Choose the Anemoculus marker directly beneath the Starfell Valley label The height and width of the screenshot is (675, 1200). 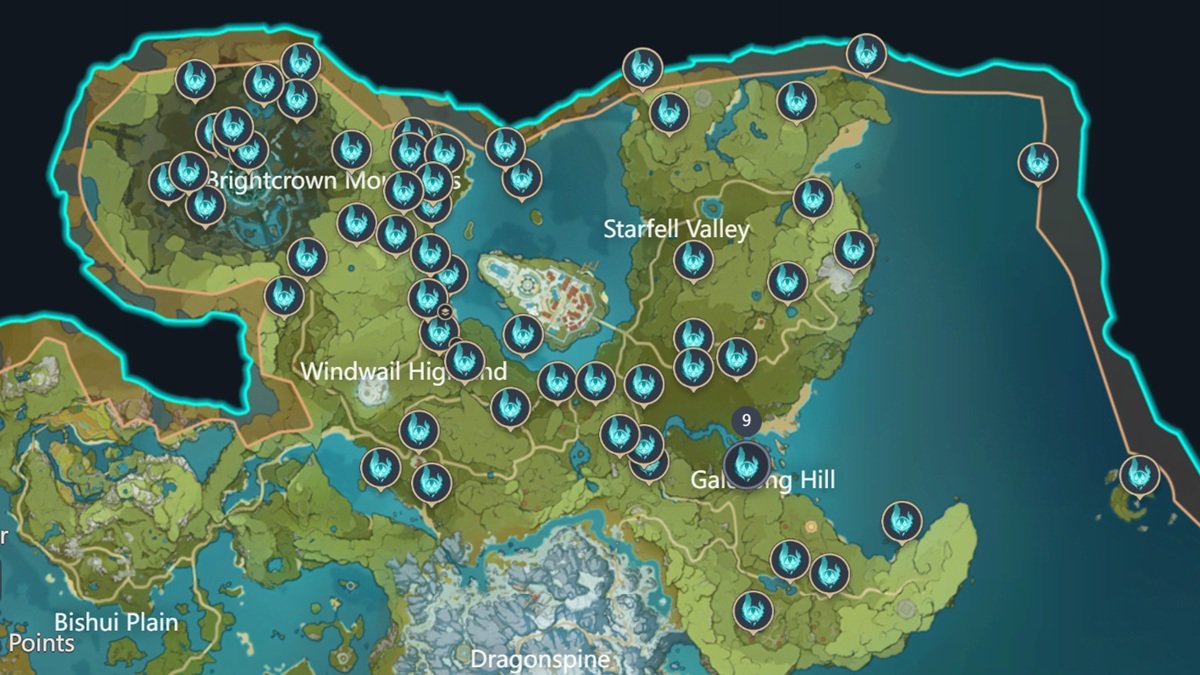pyautogui.click(x=693, y=260)
